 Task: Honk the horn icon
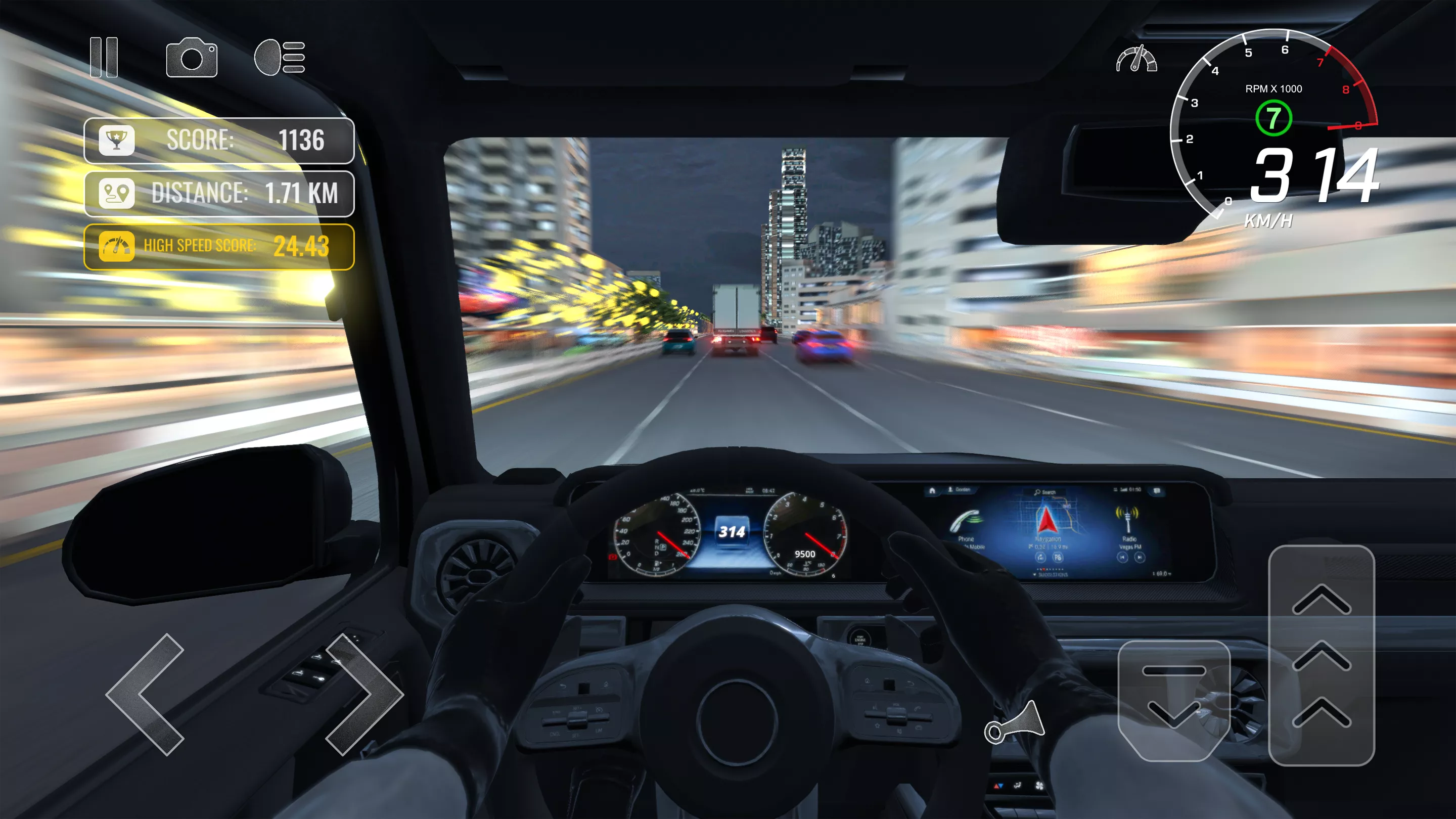pyautogui.click(x=1015, y=723)
